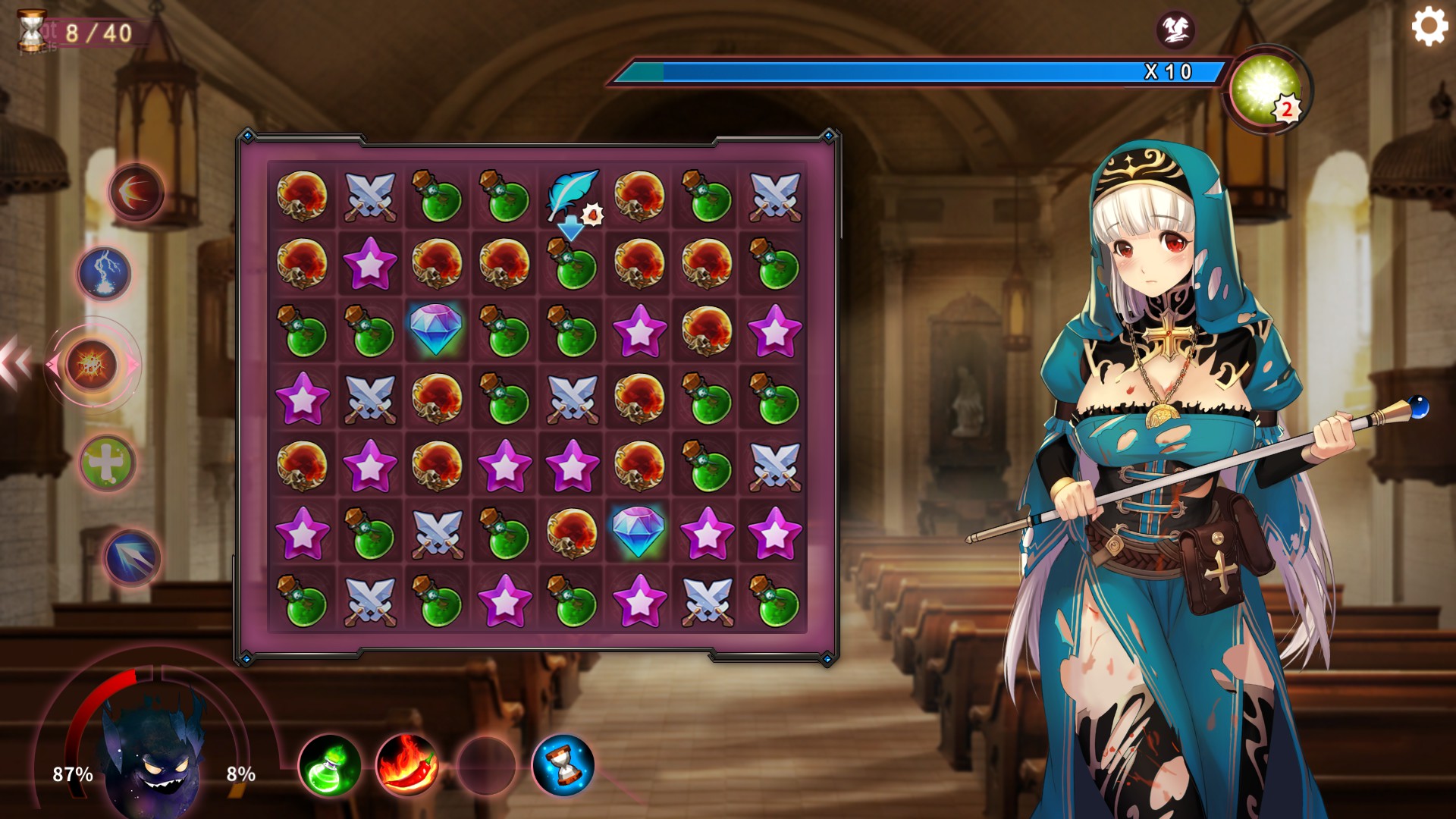Activate the blue arrow volley skill

(131, 558)
